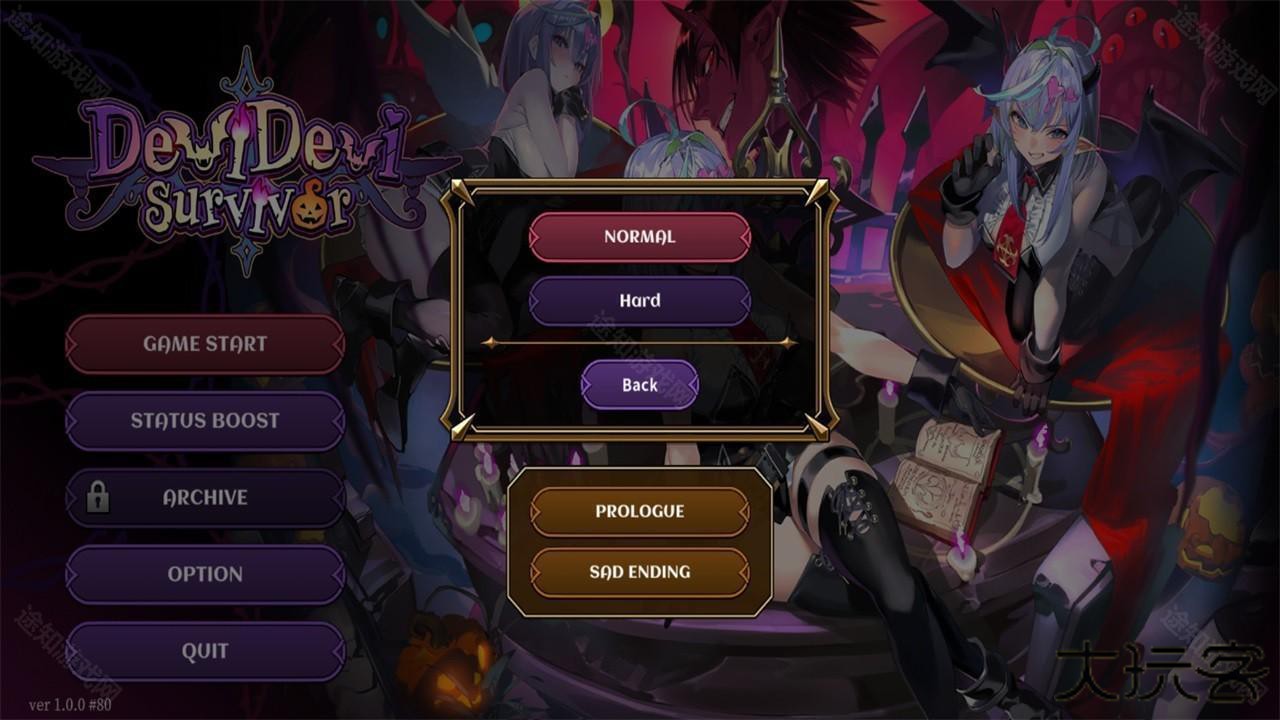The height and width of the screenshot is (720, 1280).
Task: Open the OPTION menu
Action: tap(204, 574)
